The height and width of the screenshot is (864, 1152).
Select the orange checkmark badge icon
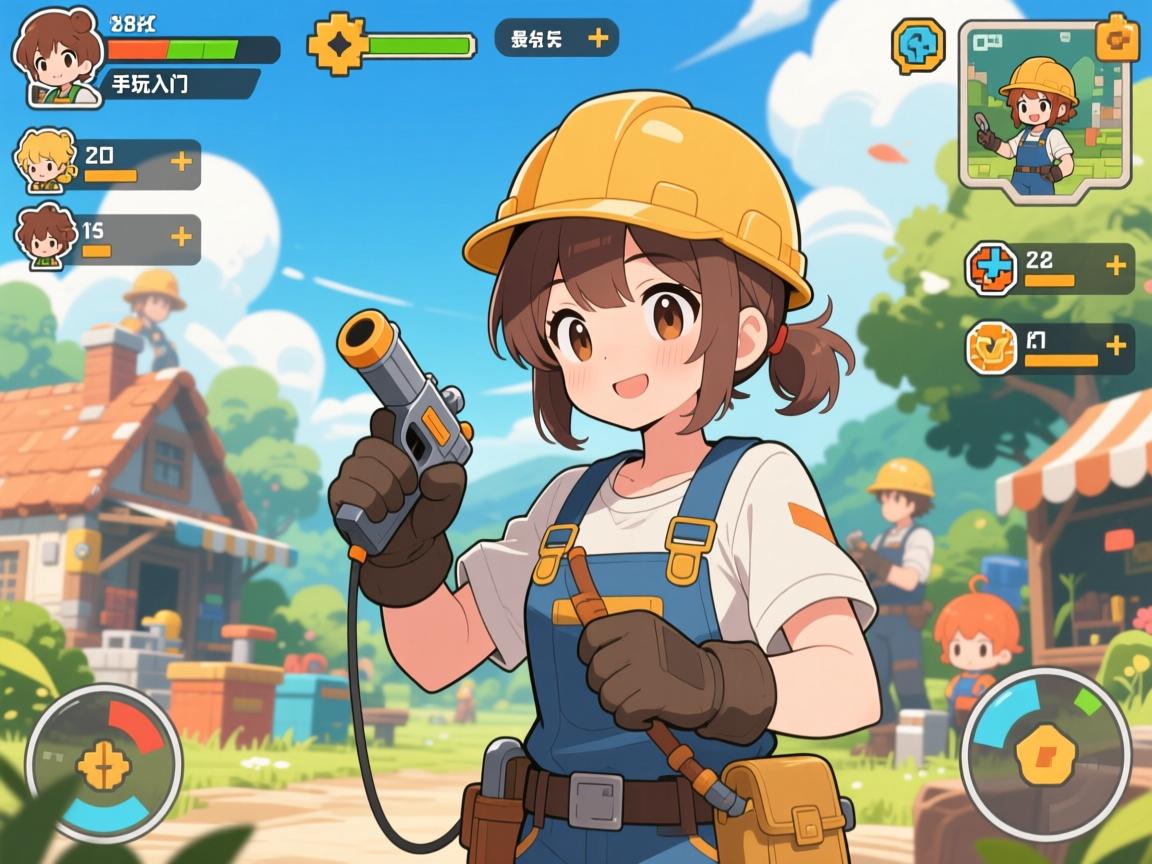tap(991, 348)
